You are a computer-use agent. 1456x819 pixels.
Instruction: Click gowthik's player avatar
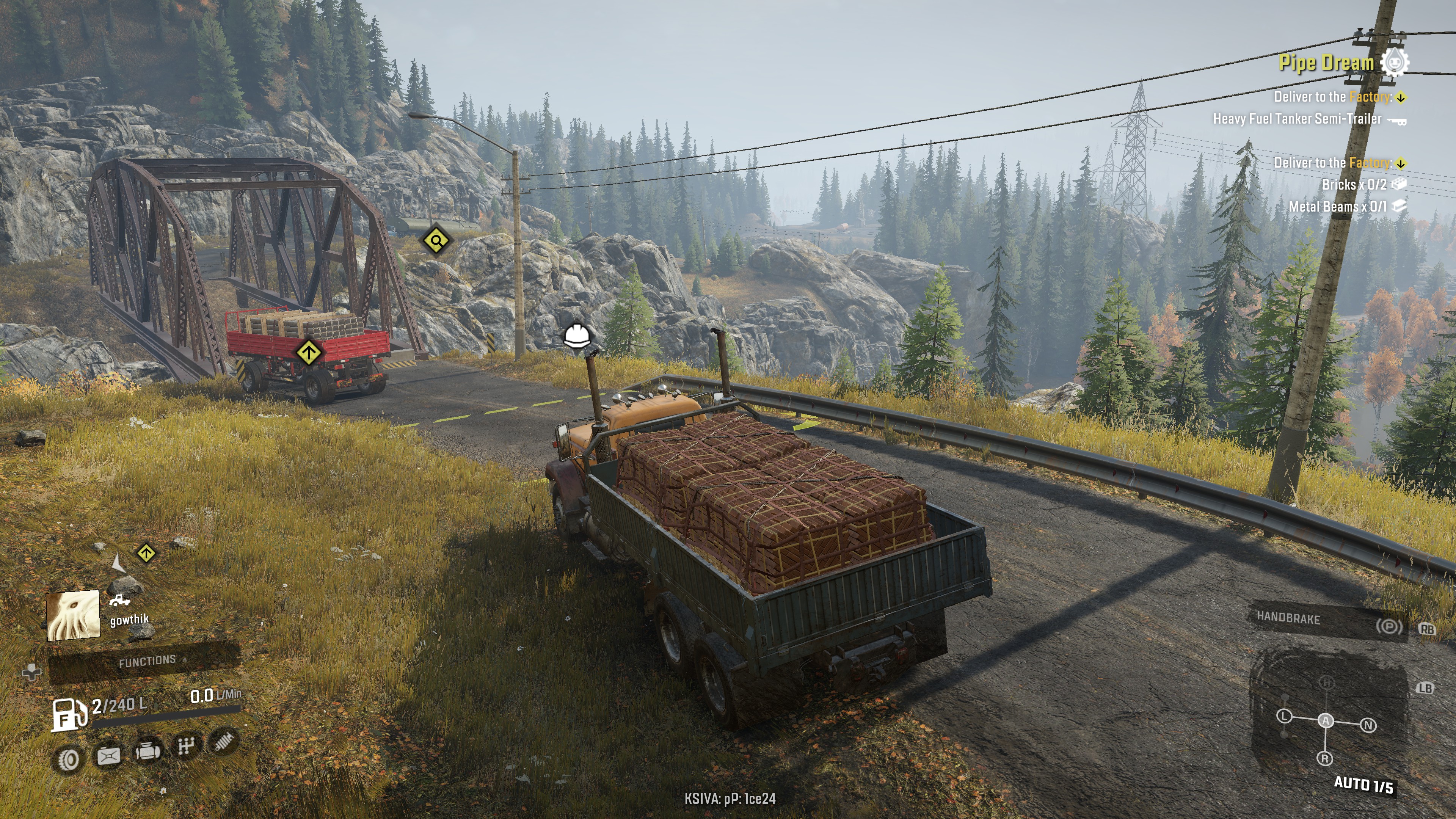pos(74,615)
